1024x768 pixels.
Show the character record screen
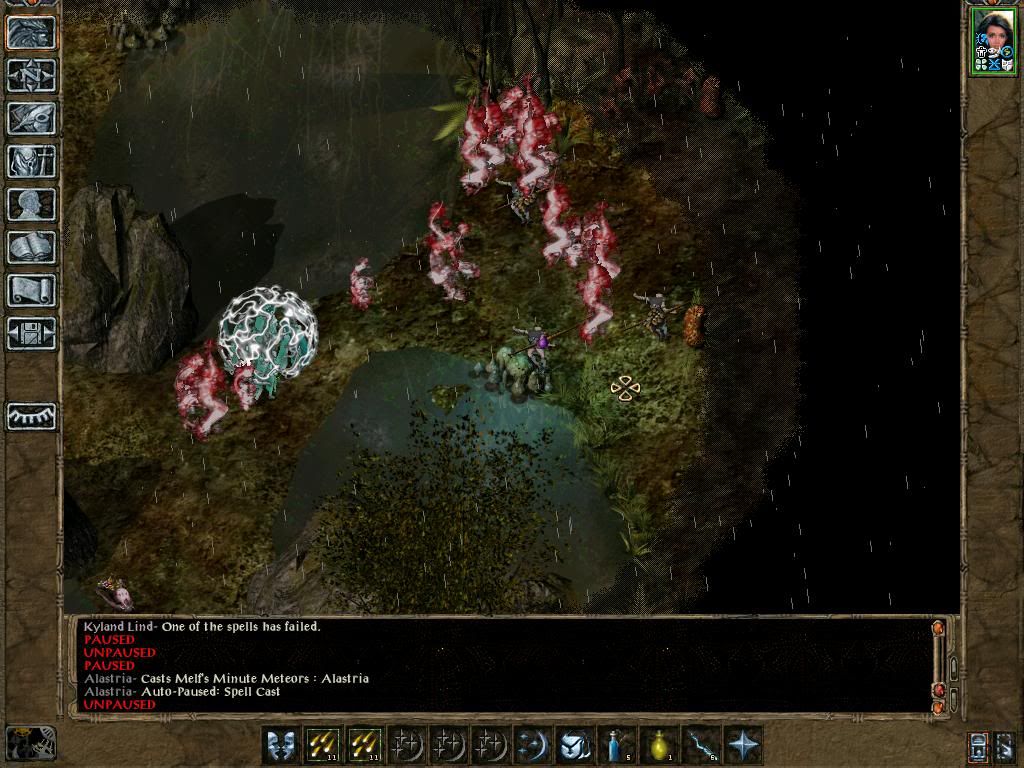click(x=31, y=204)
